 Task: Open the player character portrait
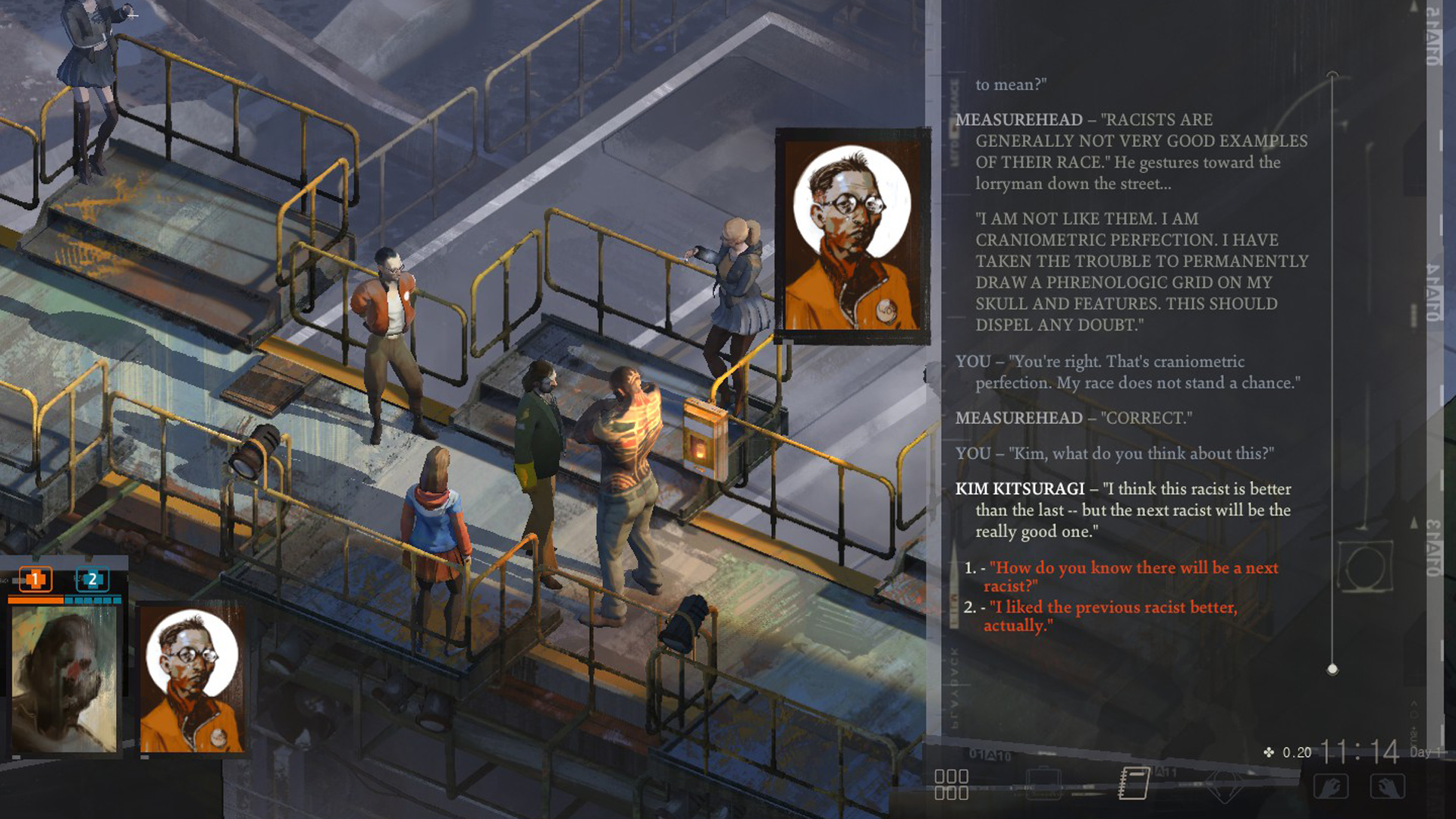pos(64,679)
